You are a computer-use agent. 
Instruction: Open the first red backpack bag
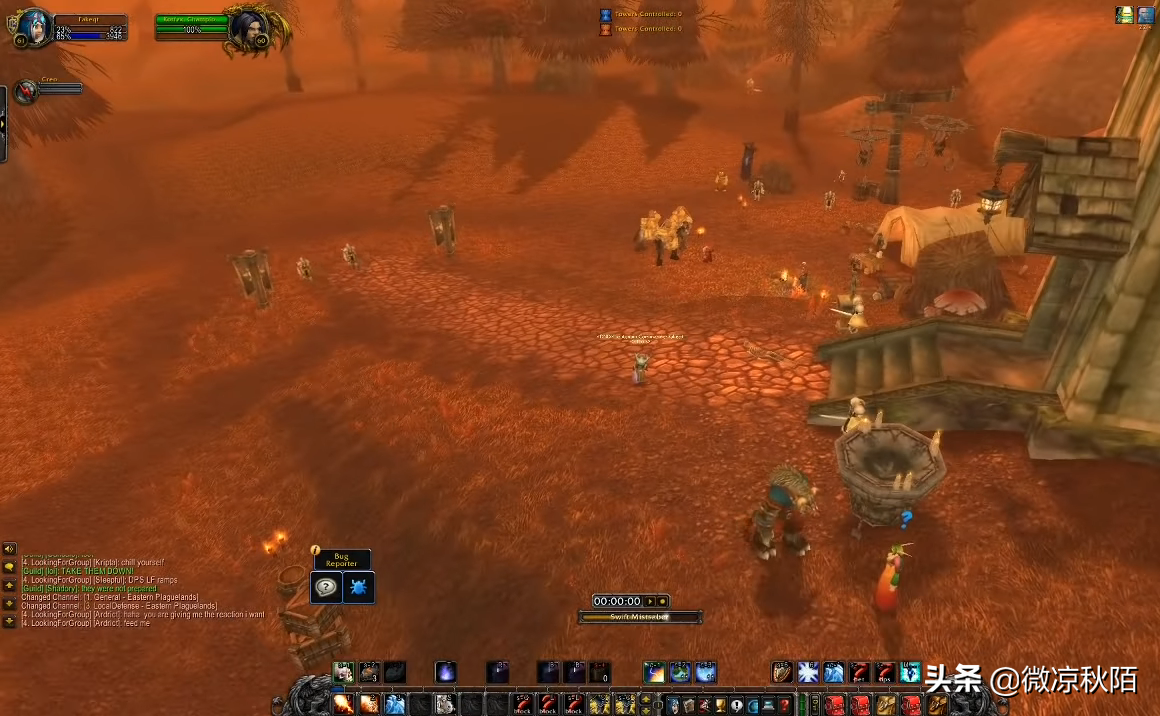[x=835, y=705]
